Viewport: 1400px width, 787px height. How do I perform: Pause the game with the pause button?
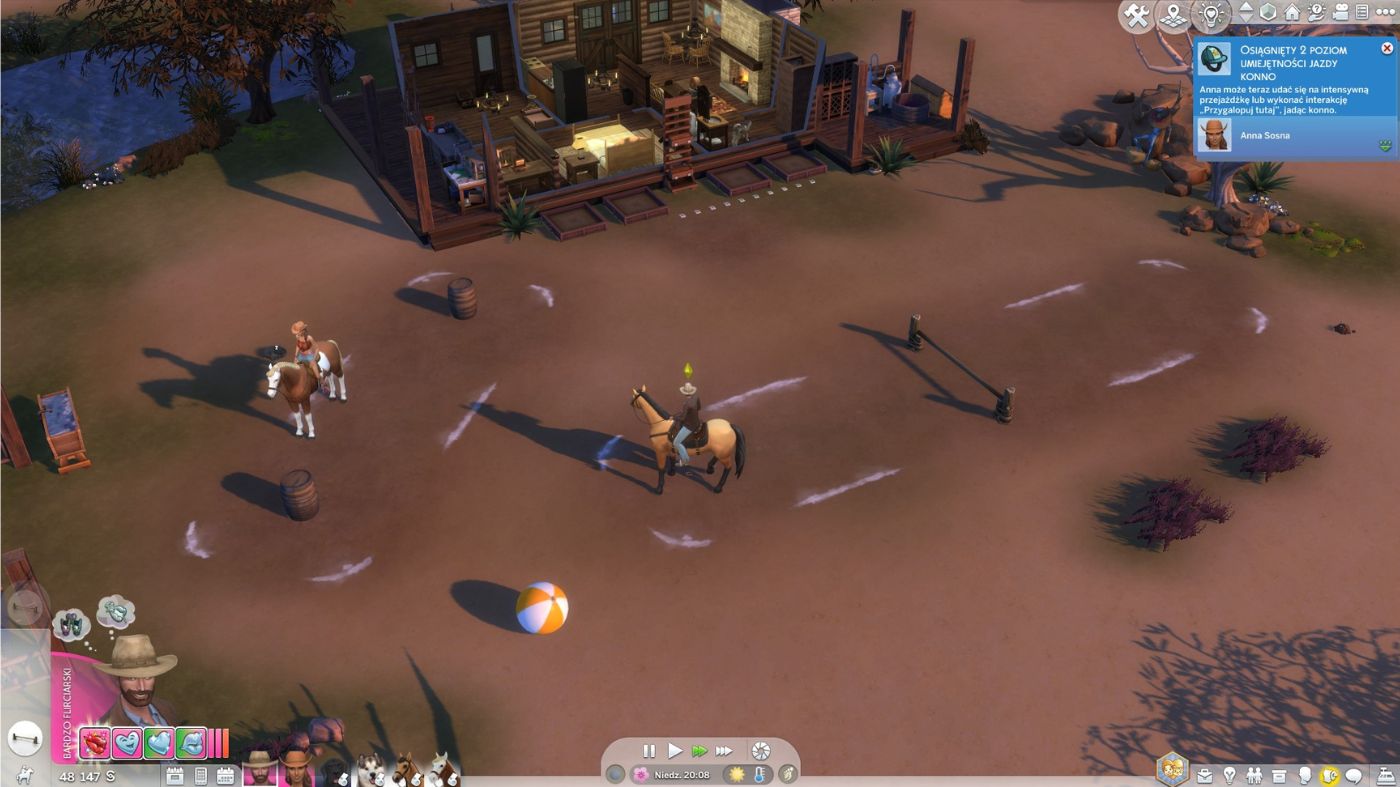click(x=649, y=750)
